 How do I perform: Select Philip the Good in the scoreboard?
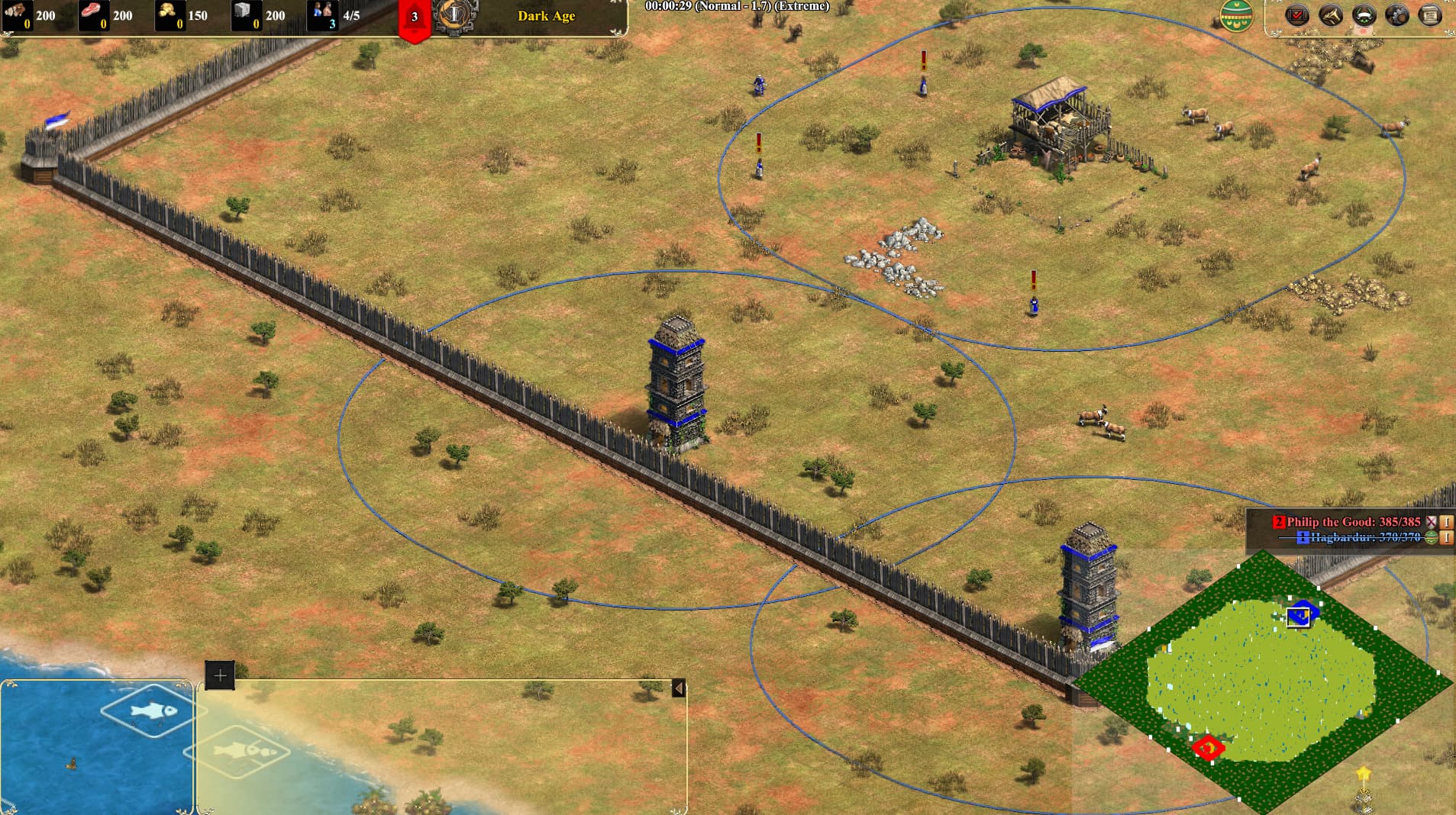tap(1353, 522)
